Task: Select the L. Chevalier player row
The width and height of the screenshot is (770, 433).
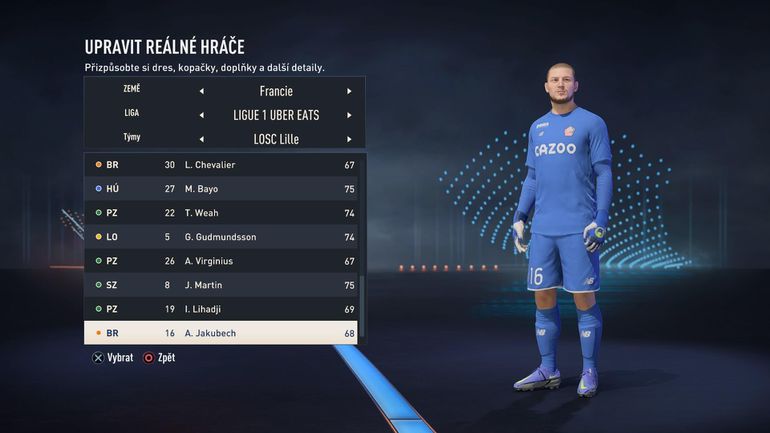Action: [221, 164]
